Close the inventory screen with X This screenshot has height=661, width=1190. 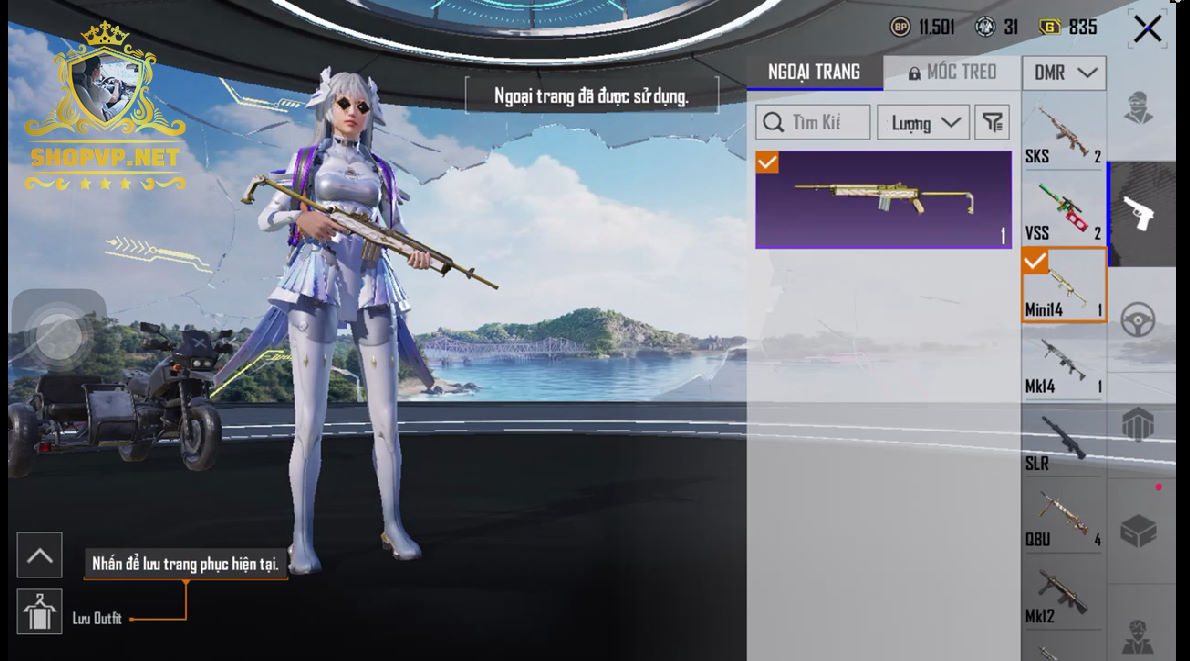coord(1147,29)
